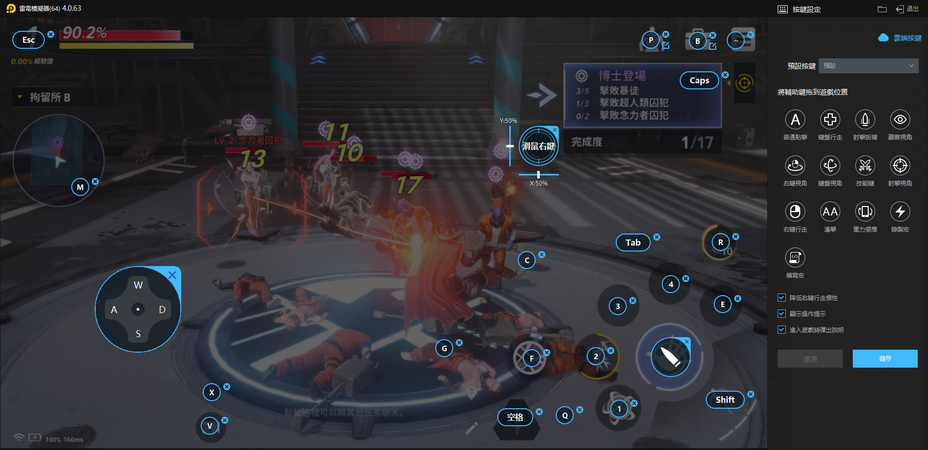
Task: Open the 預設按鍵 preset dropdown
Action: (x=868, y=66)
